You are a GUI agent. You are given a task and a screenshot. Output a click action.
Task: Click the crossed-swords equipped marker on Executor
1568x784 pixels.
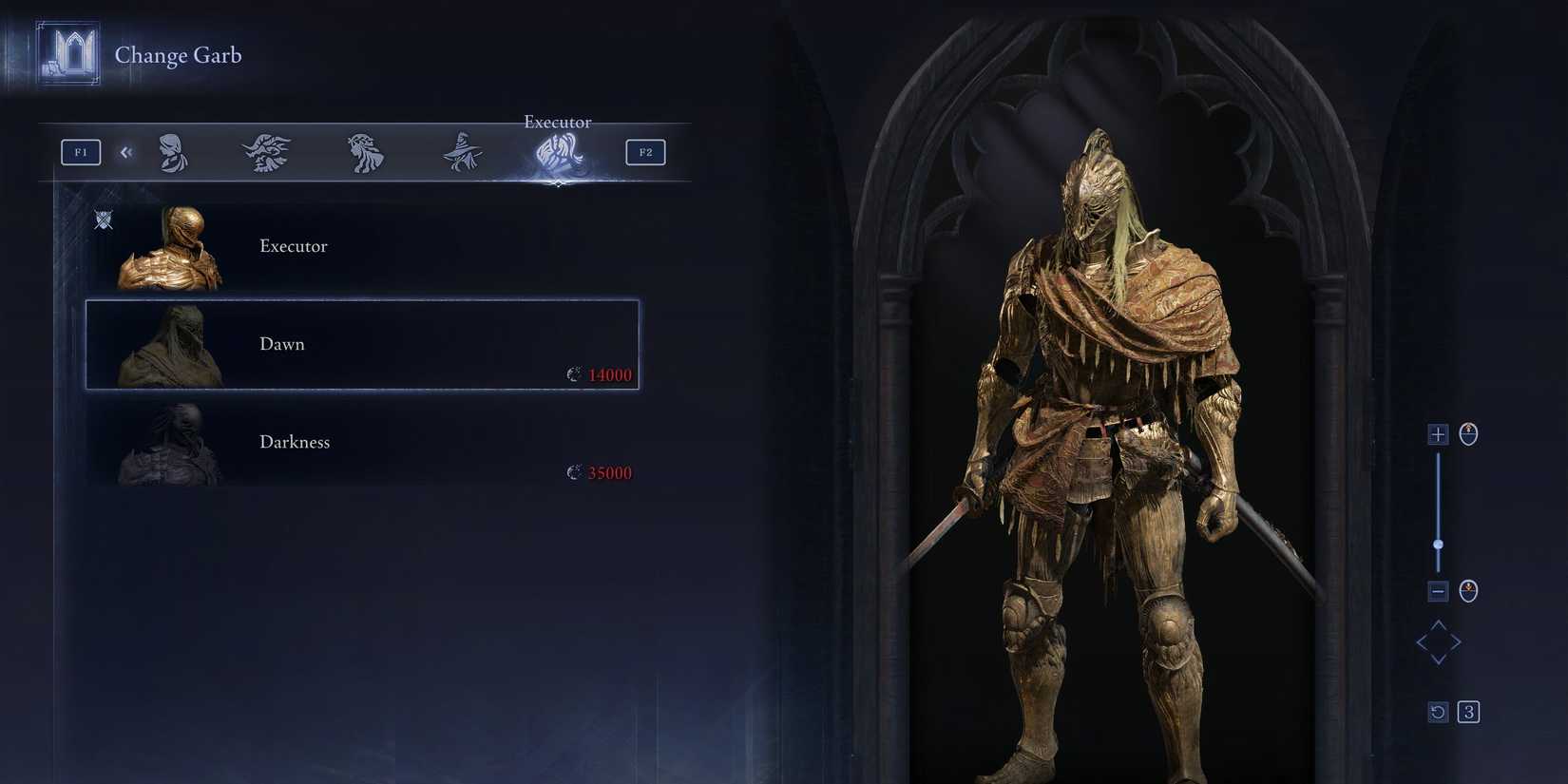[105, 220]
